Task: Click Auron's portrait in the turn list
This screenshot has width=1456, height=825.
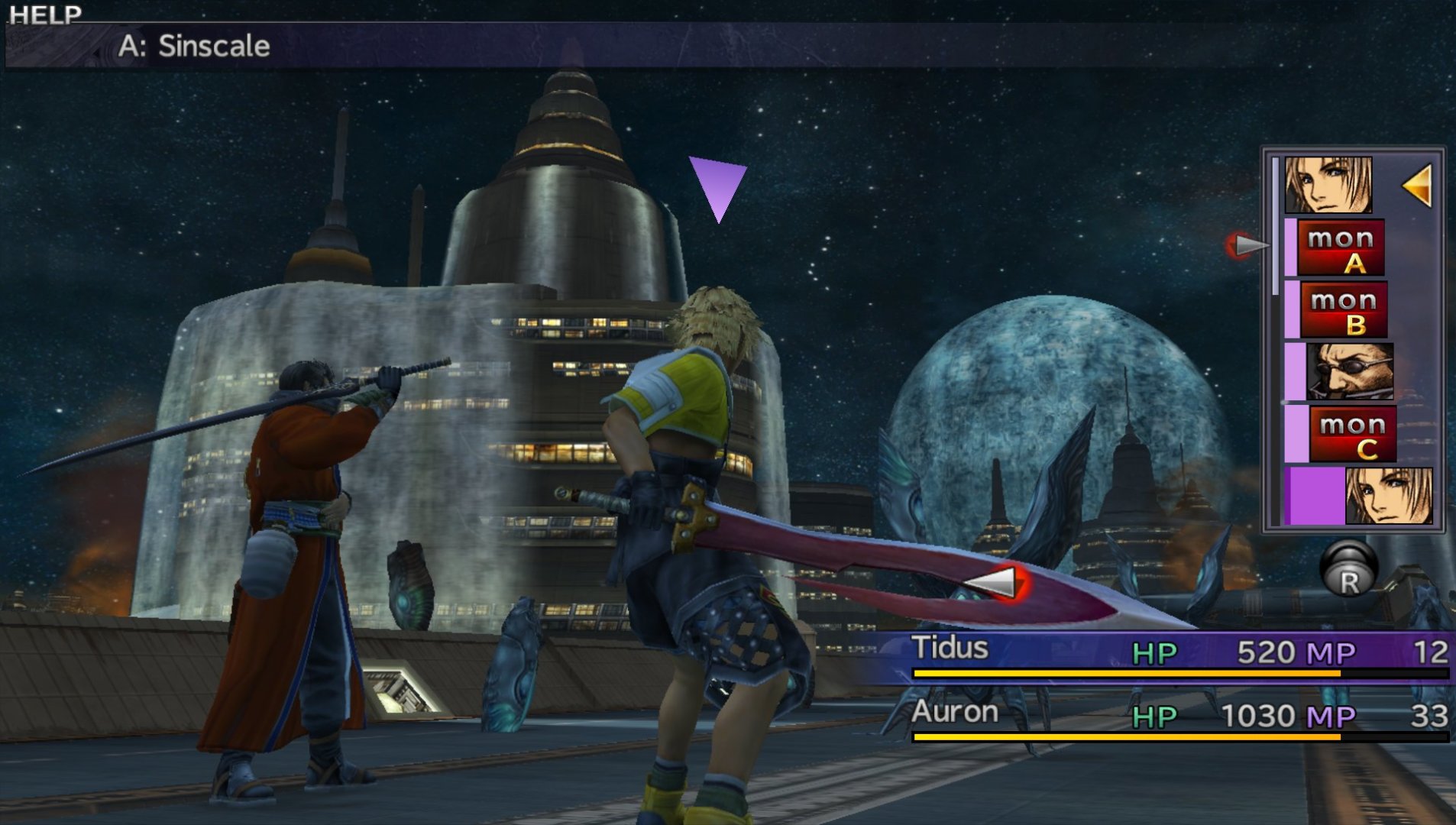Action: [x=1349, y=372]
